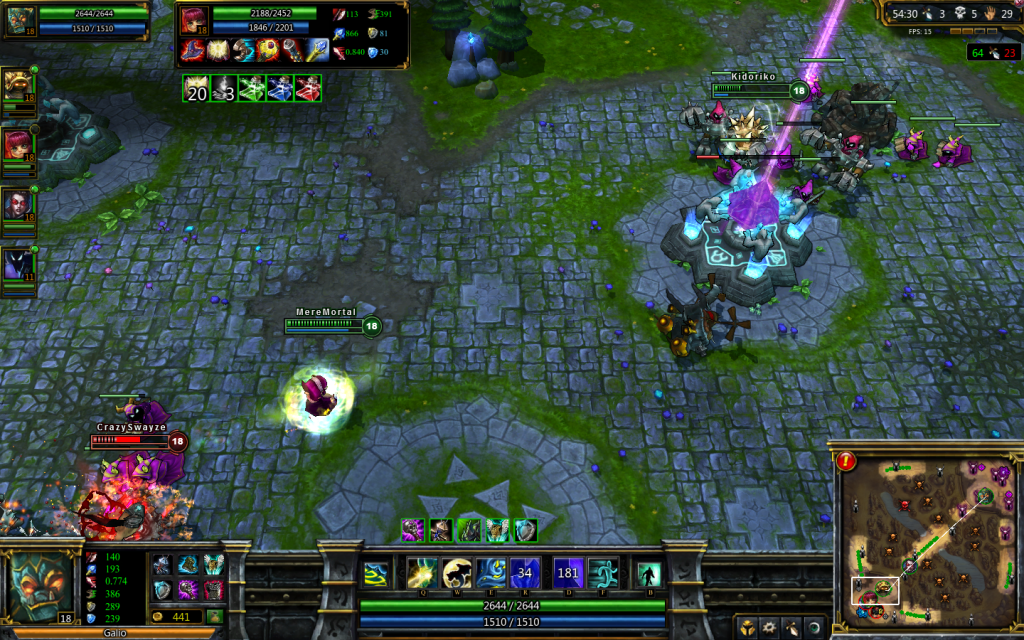The image size is (1024, 640).
Task: Click the green potion buff icon
Action: point(252,88)
